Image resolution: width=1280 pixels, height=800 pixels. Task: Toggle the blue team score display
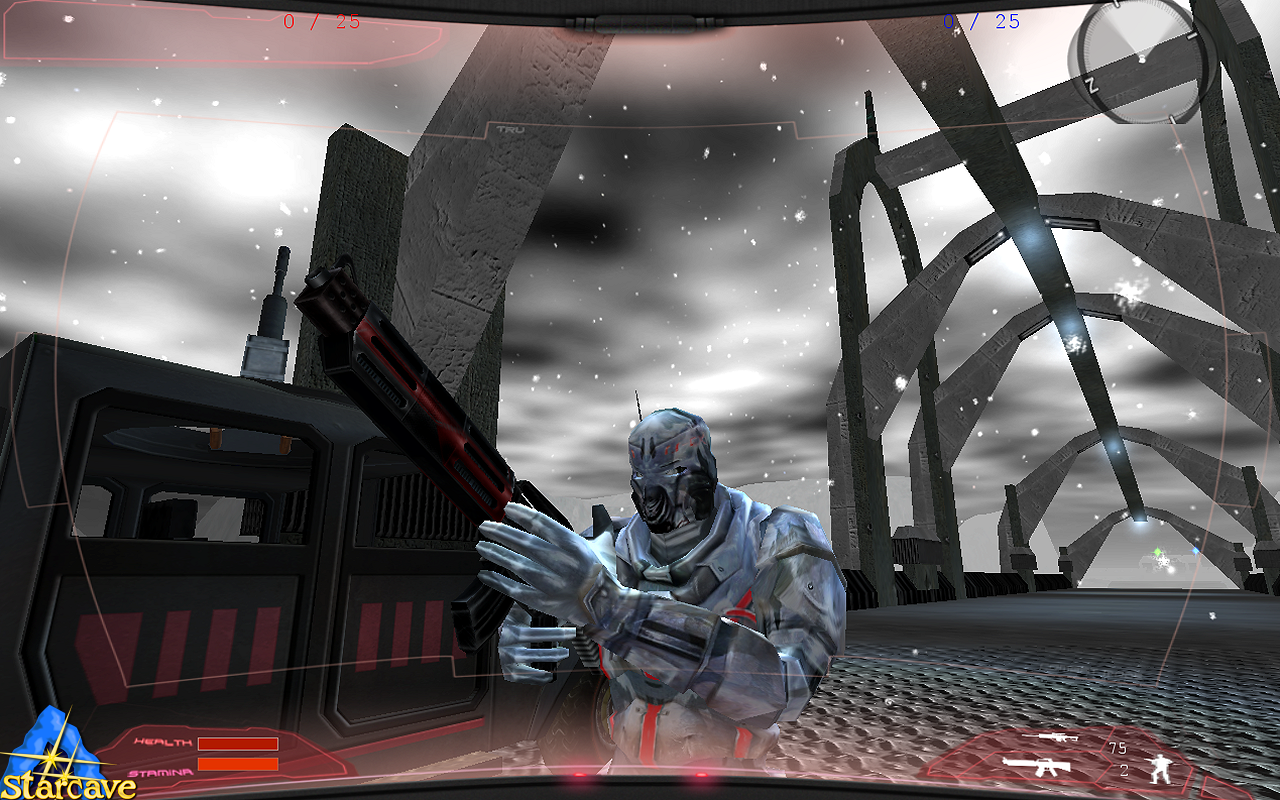(983, 22)
